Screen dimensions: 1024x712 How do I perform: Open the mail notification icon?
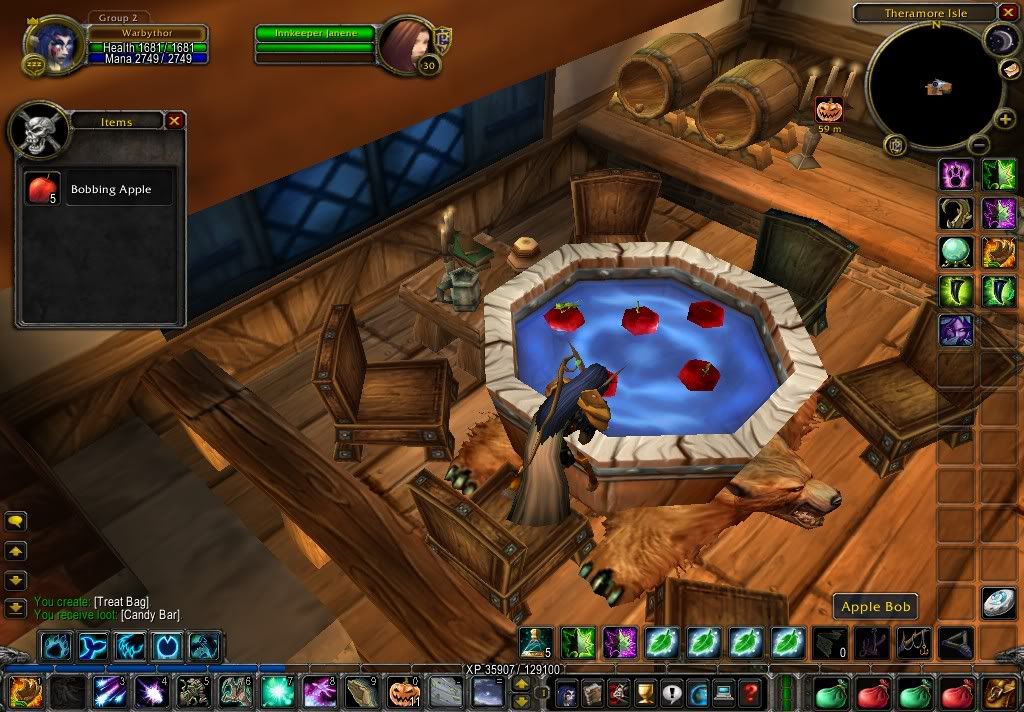pos(1010,69)
